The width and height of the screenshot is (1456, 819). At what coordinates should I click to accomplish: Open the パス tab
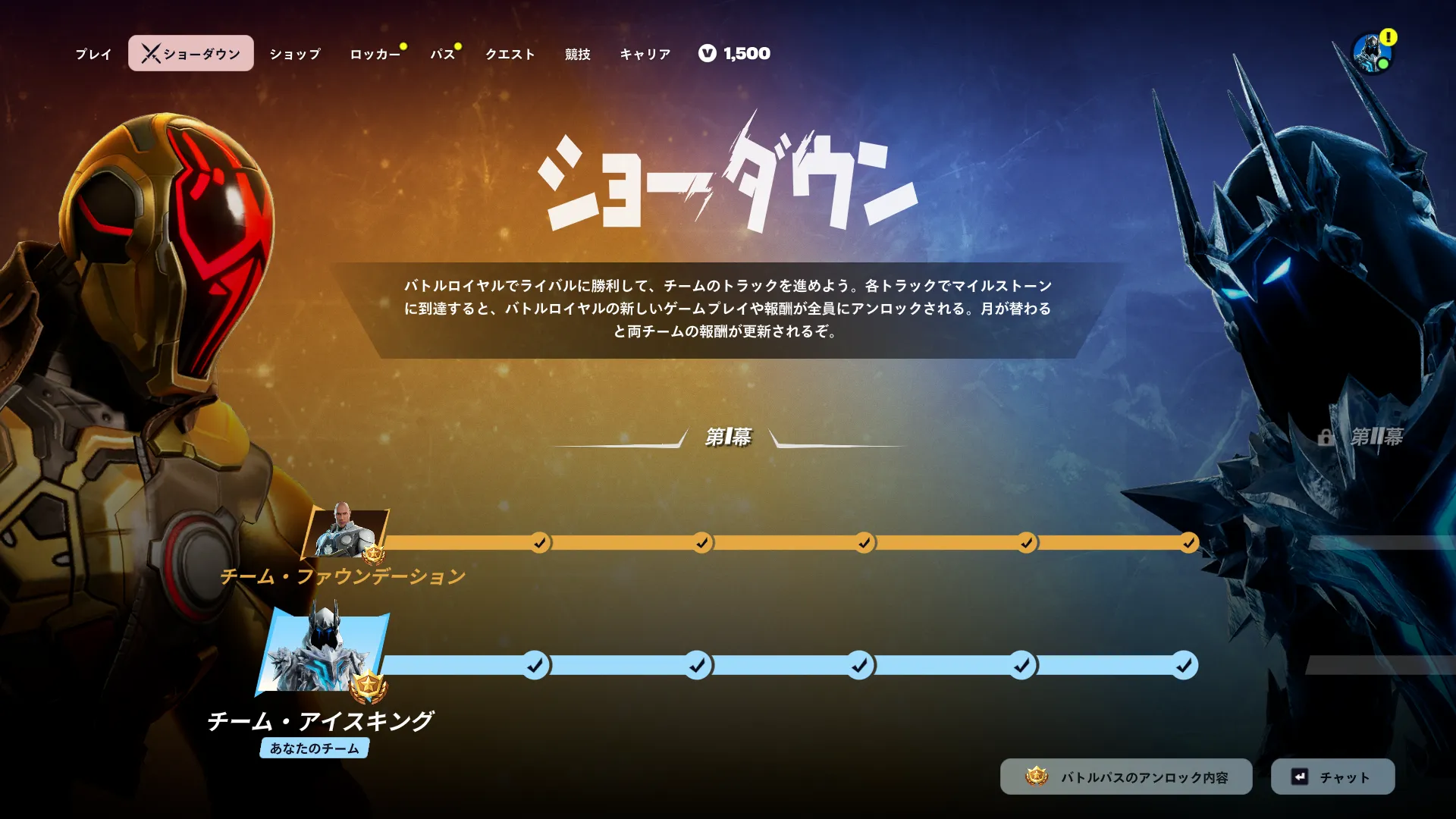442,54
